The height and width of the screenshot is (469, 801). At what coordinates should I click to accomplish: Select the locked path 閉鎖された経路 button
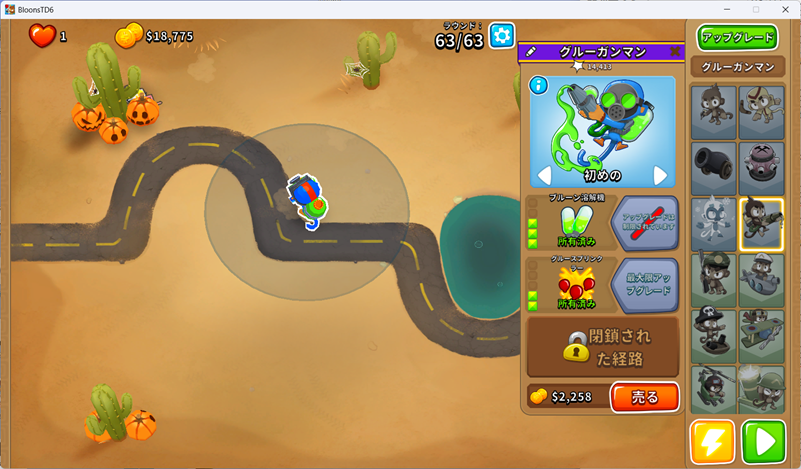tap(603, 346)
